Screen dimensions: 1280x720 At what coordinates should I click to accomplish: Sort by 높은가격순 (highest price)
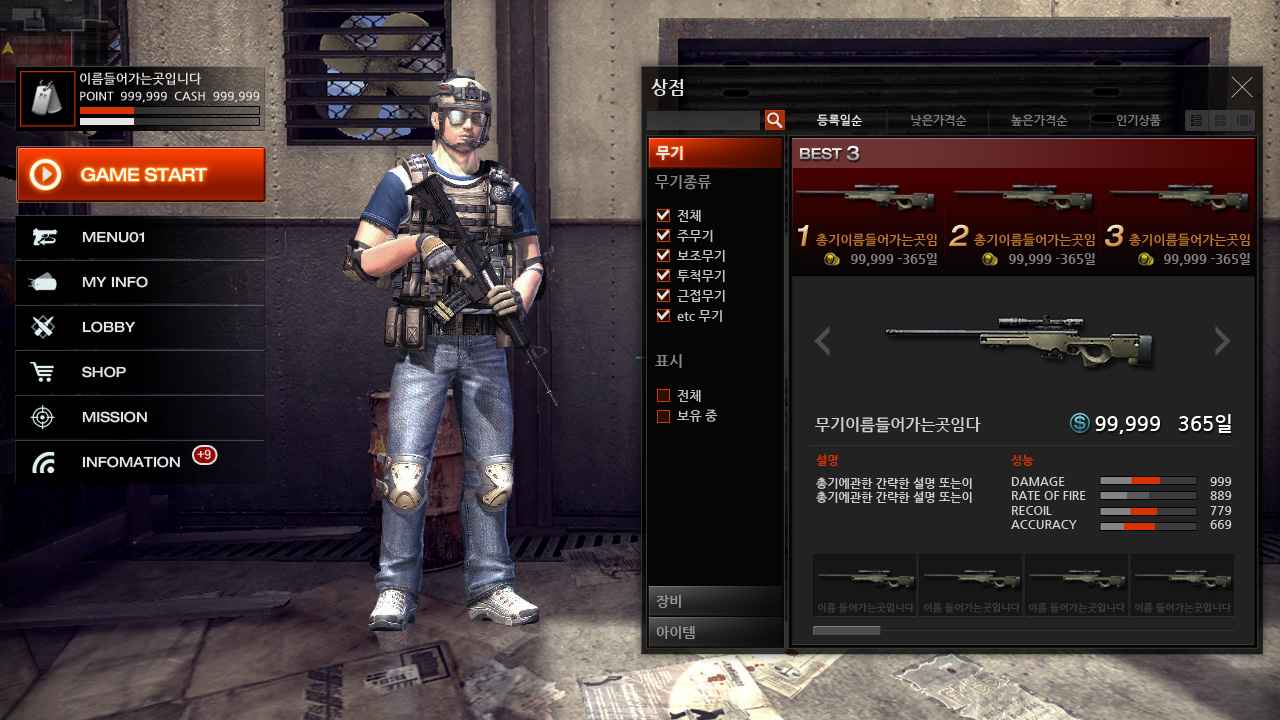pos(1039,121)
